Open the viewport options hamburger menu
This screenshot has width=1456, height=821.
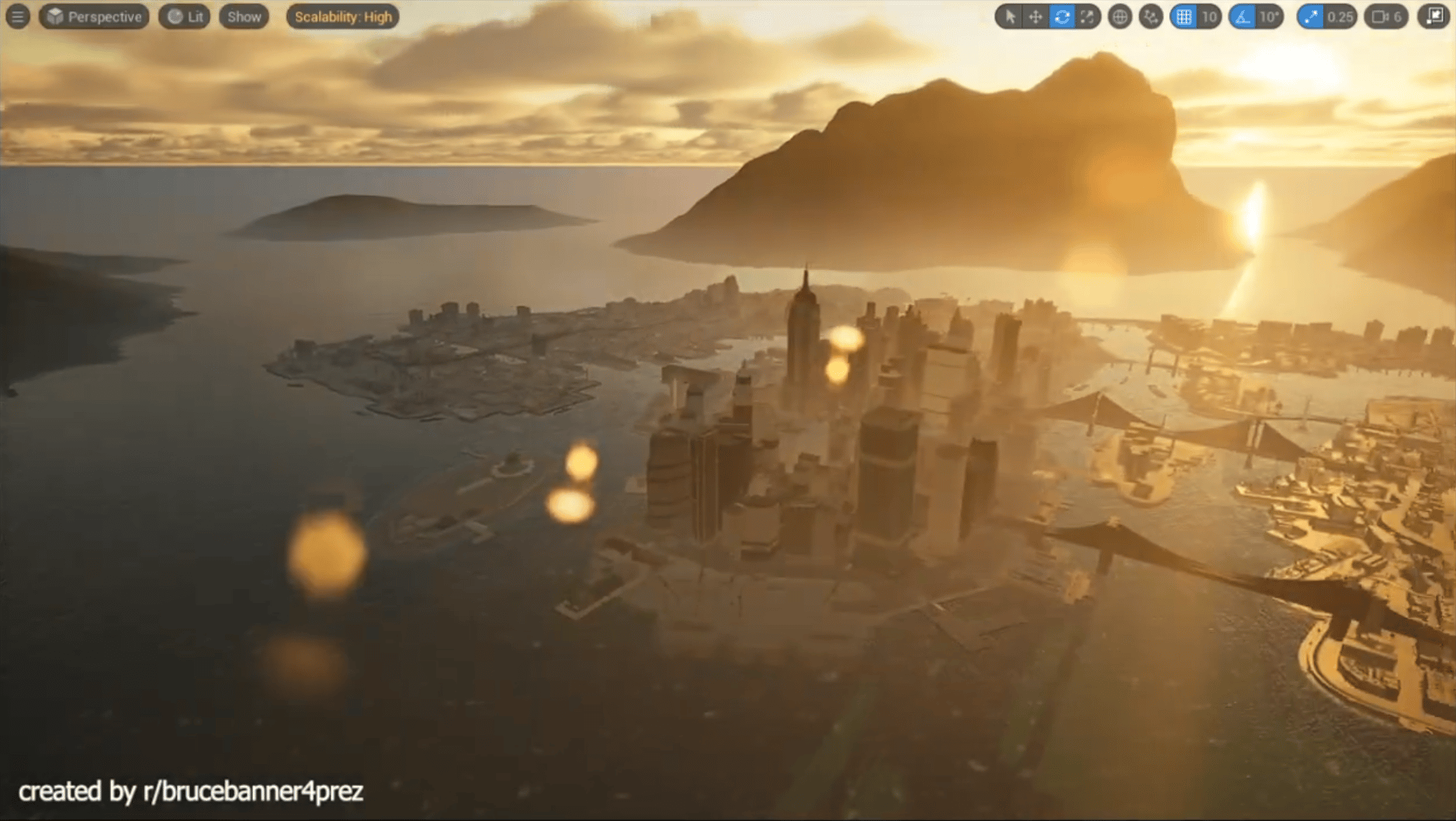click(x=17, y=16)
